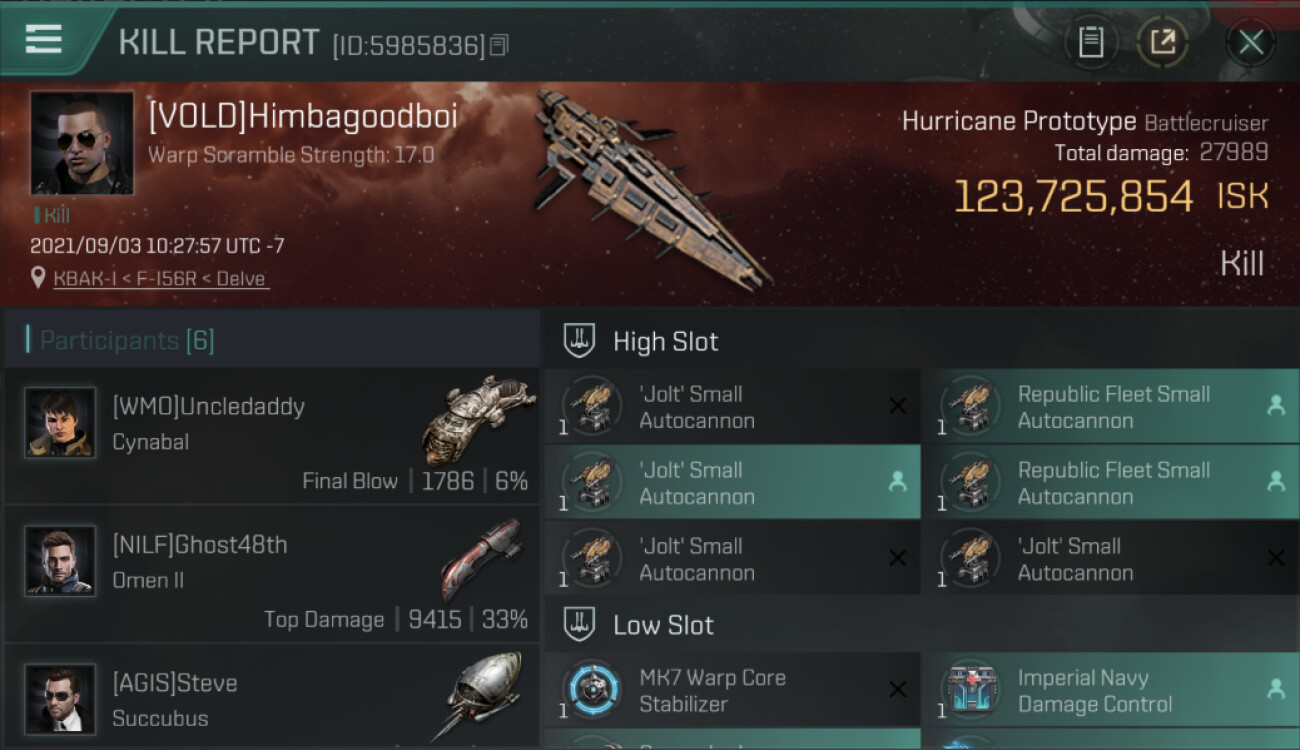Screen dimensions: 1300x750
Task: Switch to the Participants tab
Action: coord(127,341)
